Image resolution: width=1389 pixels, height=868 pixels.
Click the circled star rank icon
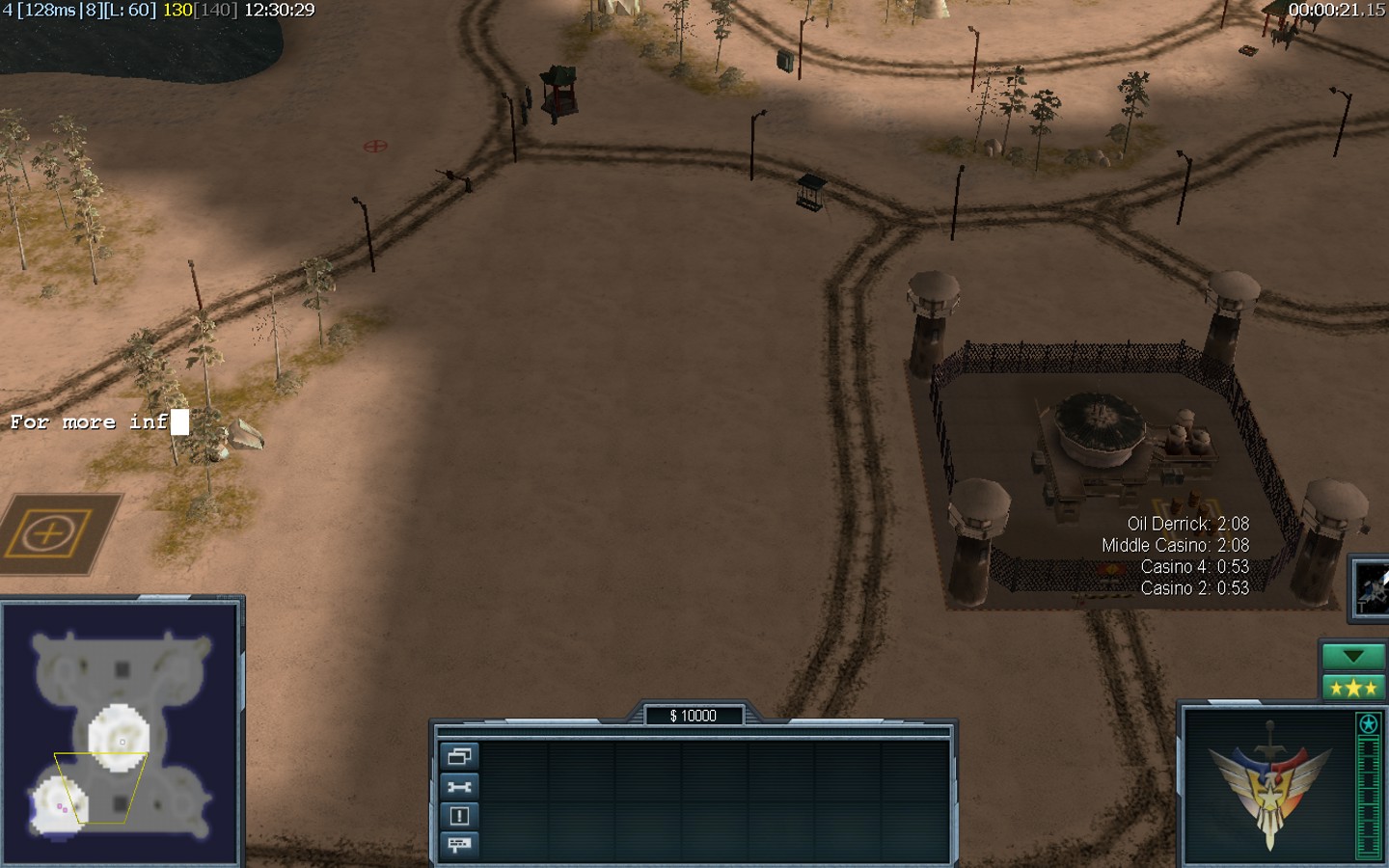pyautogui.click(x=1368, y=723)
